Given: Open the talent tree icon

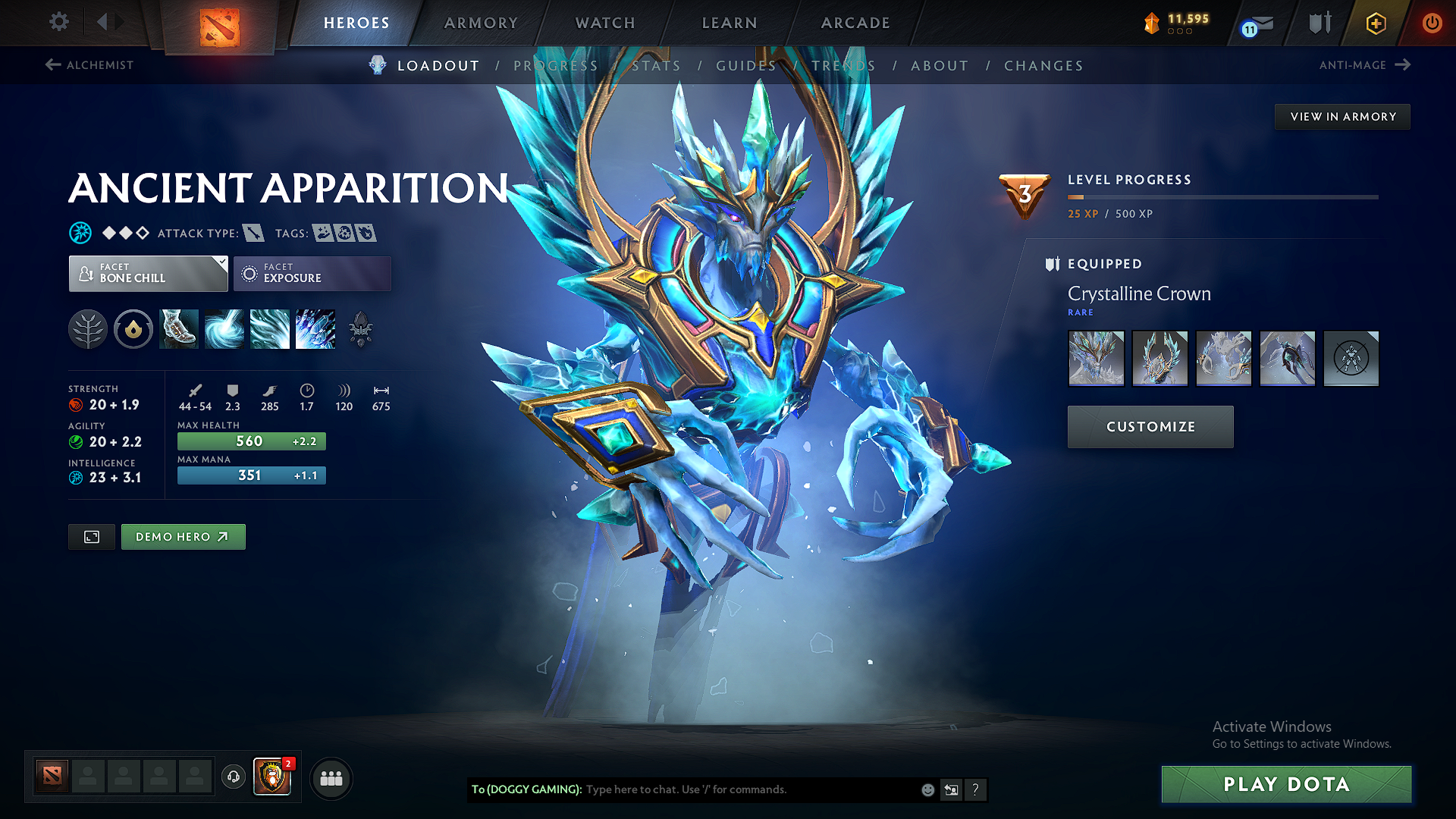Looking at the screenshot, I should 88,329.
